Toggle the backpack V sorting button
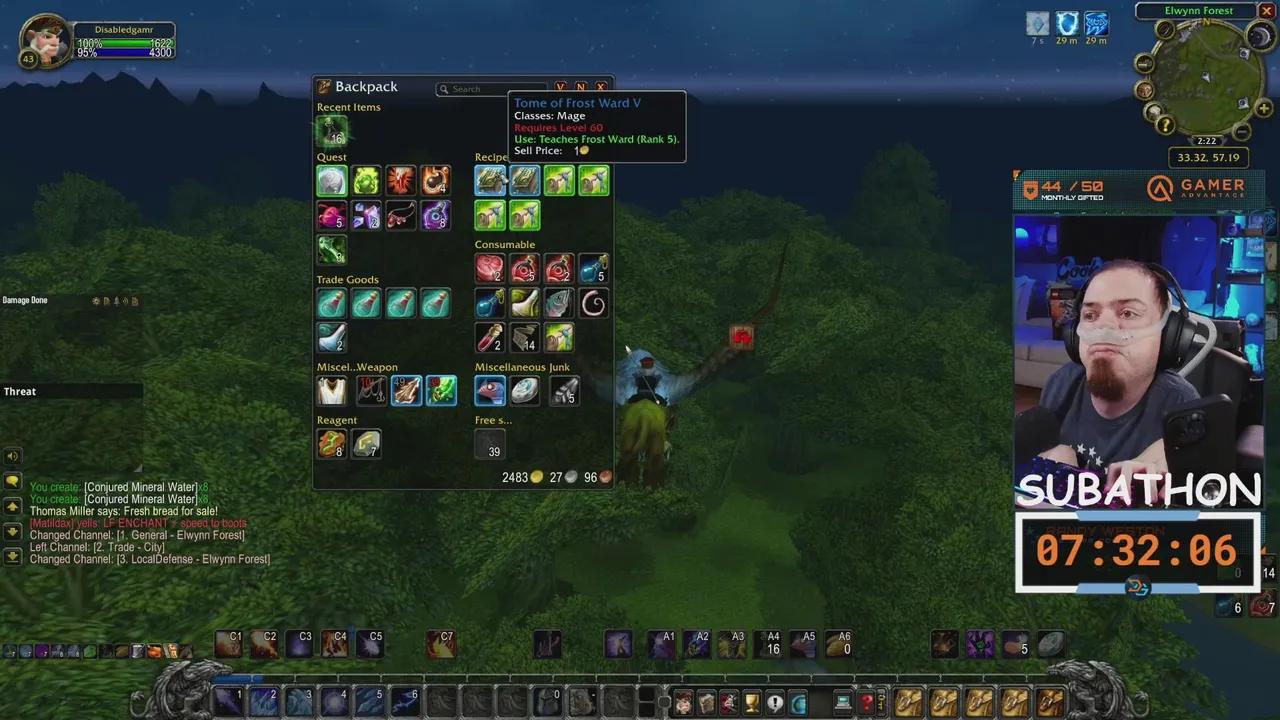Viewport: 1280px width, 720px height. [561, 87]
